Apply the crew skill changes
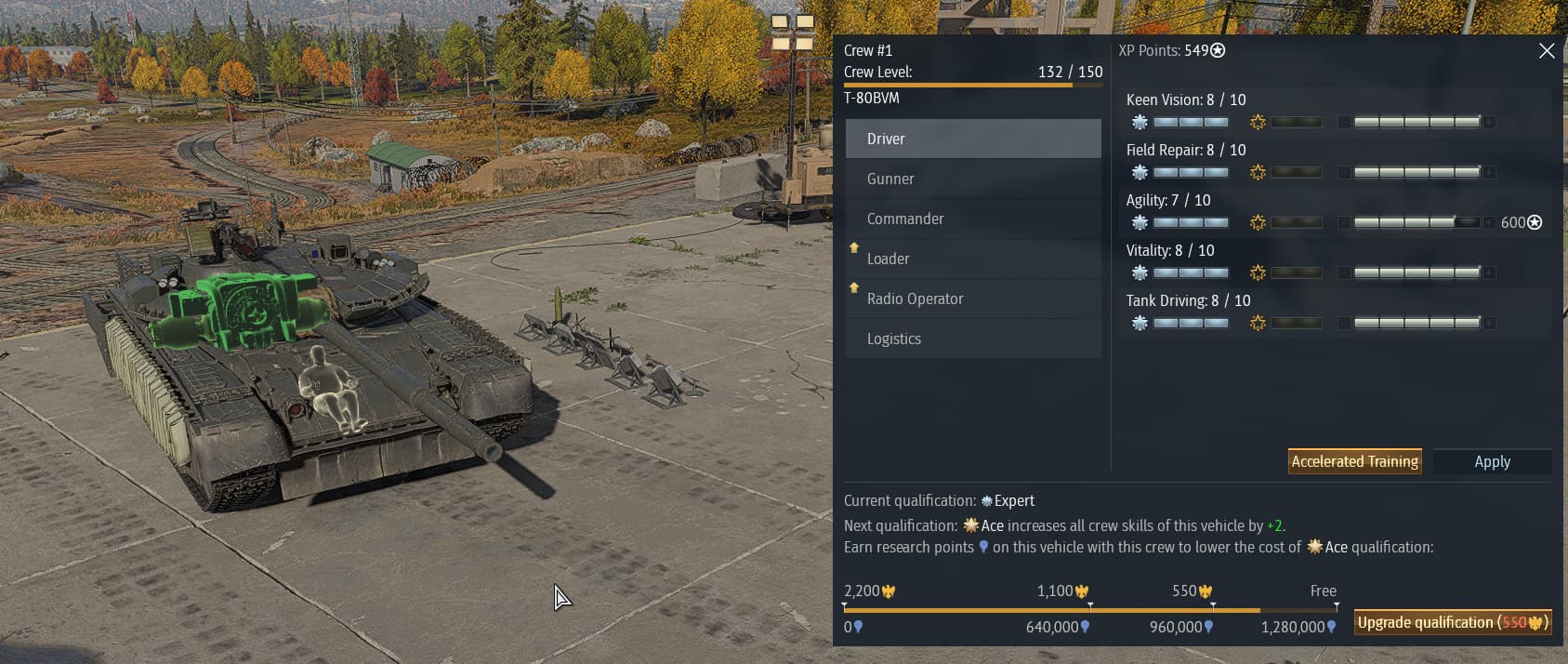The height and width of the screenshot is (664, 1568). [x=1492, y=461]
